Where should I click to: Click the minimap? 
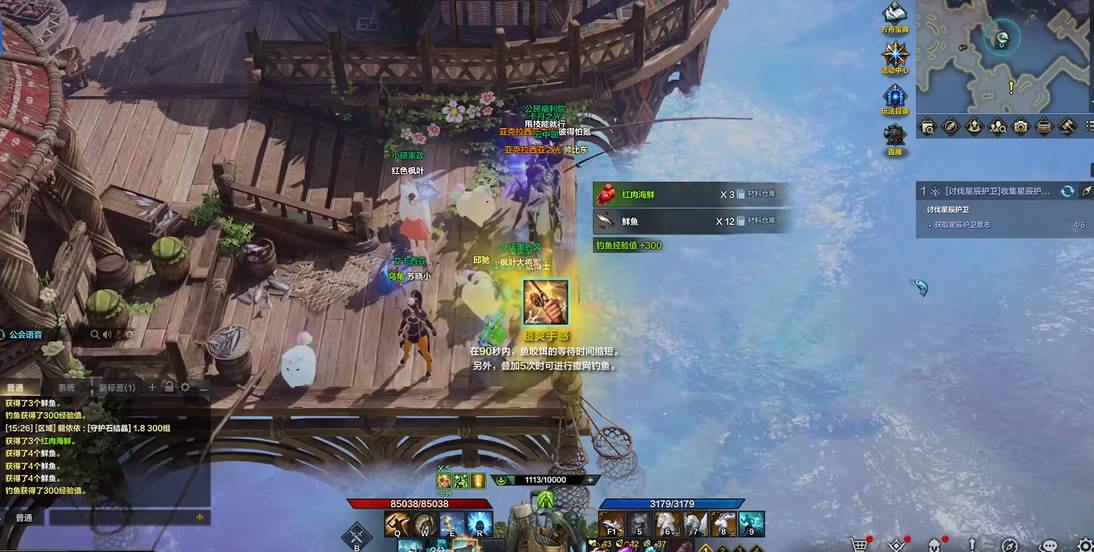(x=1003, y=55)
